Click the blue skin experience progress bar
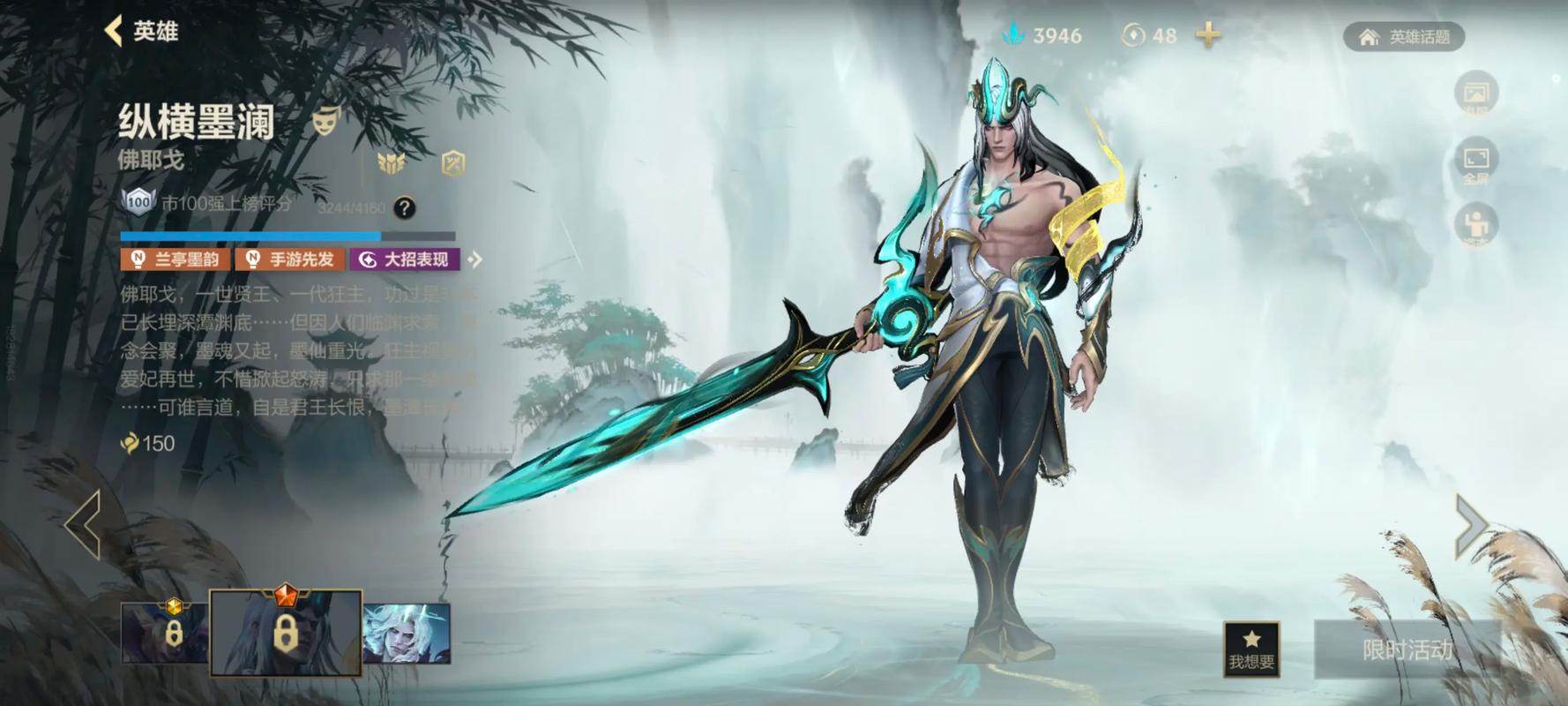The width and height of the screenshot is (1568, 706). tap(250, 234)
